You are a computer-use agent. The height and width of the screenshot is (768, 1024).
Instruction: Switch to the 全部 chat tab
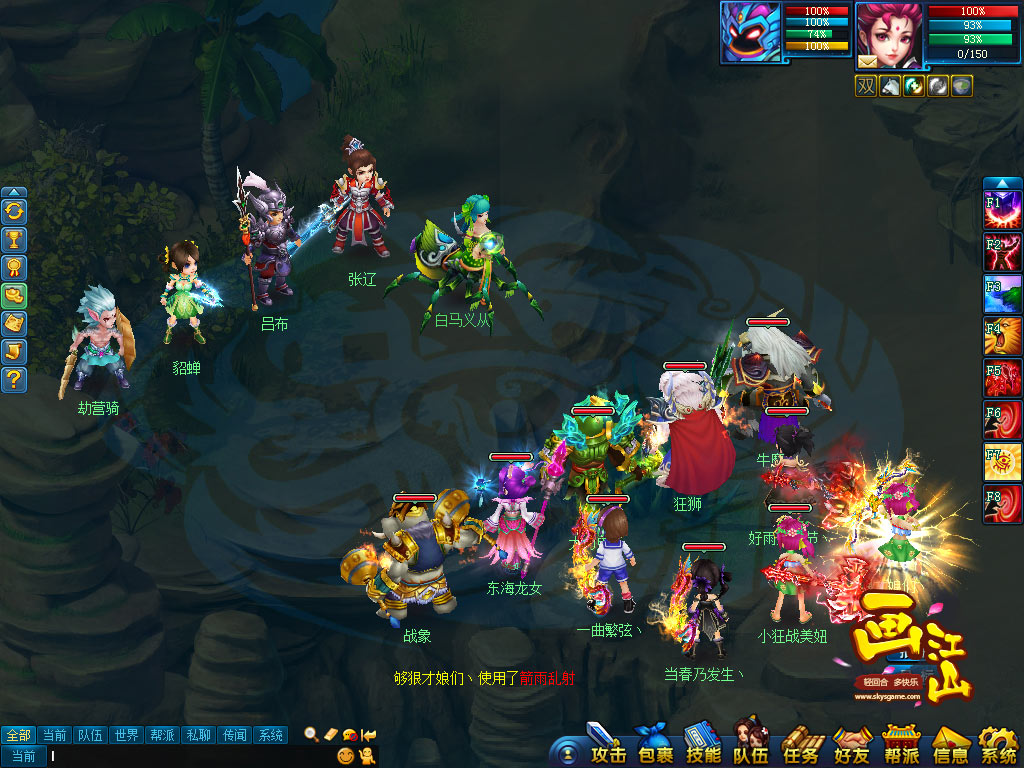coord(18,735)
